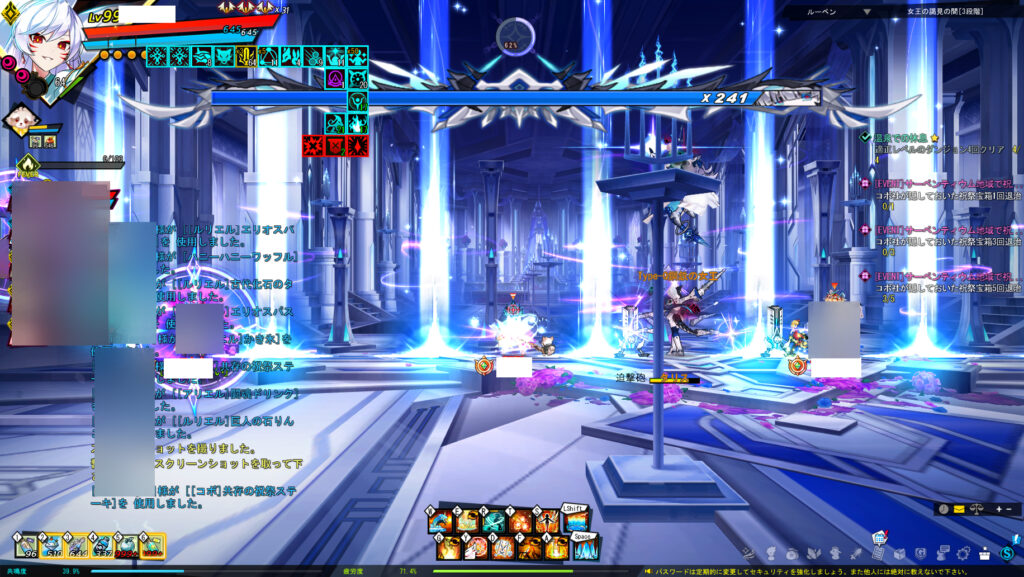Use the crossed swords teal skill
This screenshot has height=577, width=1024.
[495, 521]
